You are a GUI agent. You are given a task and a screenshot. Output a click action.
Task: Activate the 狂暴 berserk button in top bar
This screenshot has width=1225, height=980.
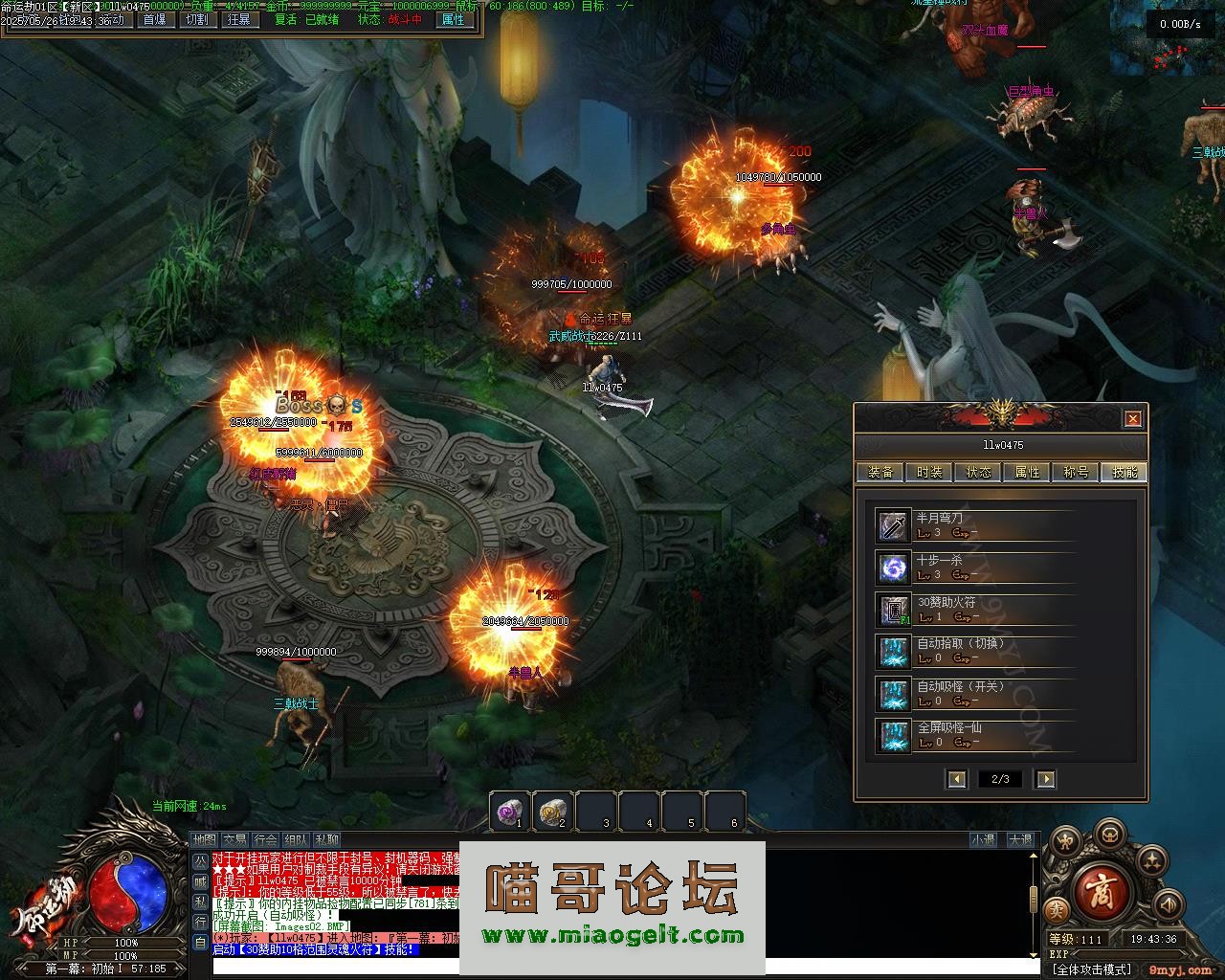tap(239, 19)
